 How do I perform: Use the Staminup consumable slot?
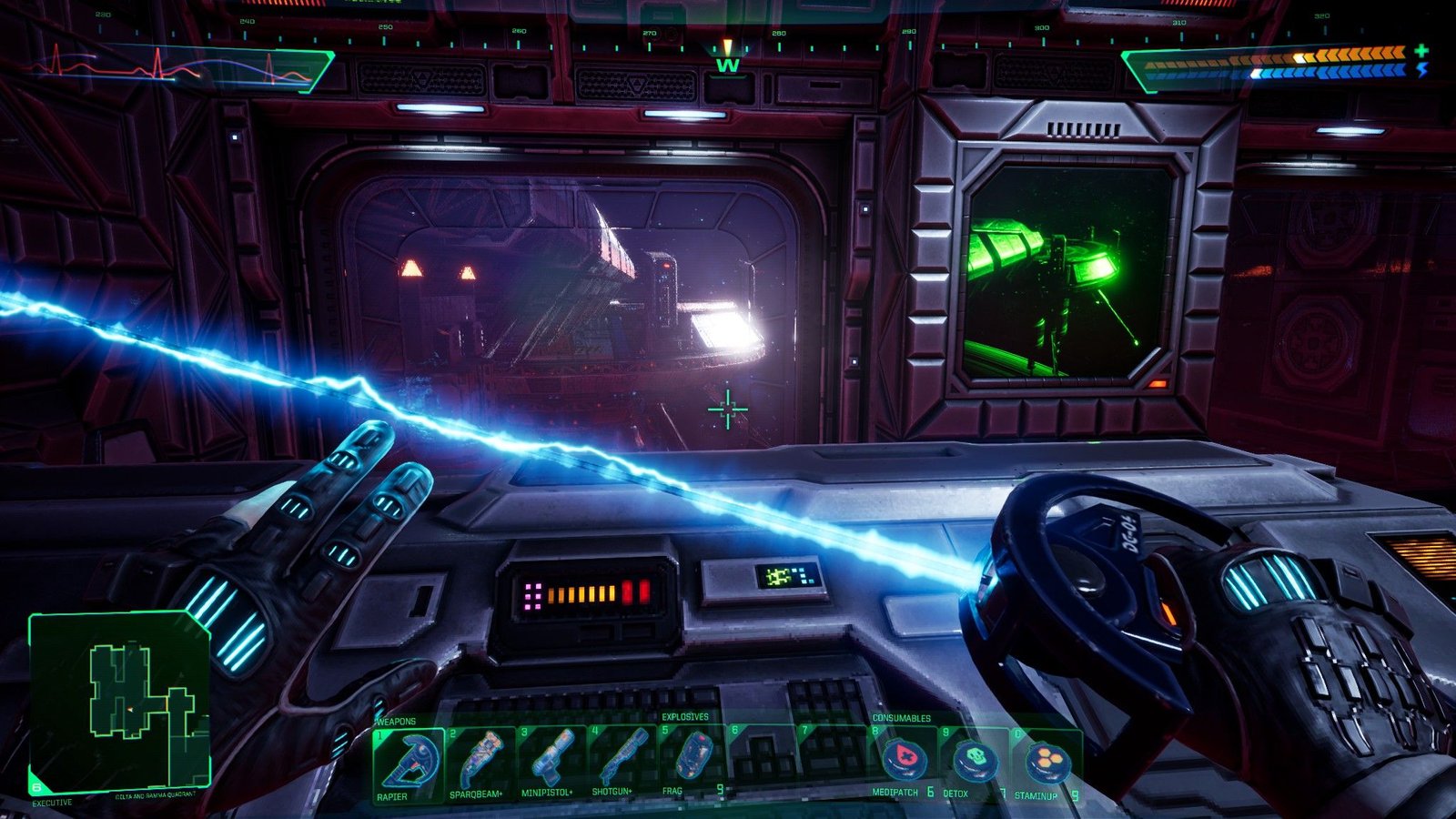pos(1045,763)
